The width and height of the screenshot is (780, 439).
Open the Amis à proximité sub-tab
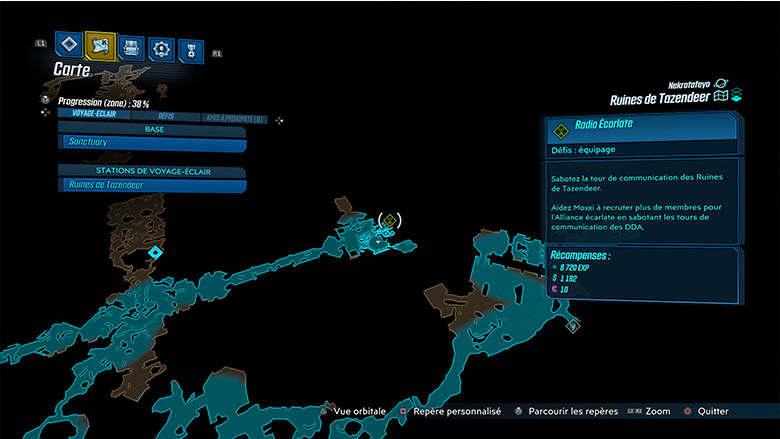point(233,118)
